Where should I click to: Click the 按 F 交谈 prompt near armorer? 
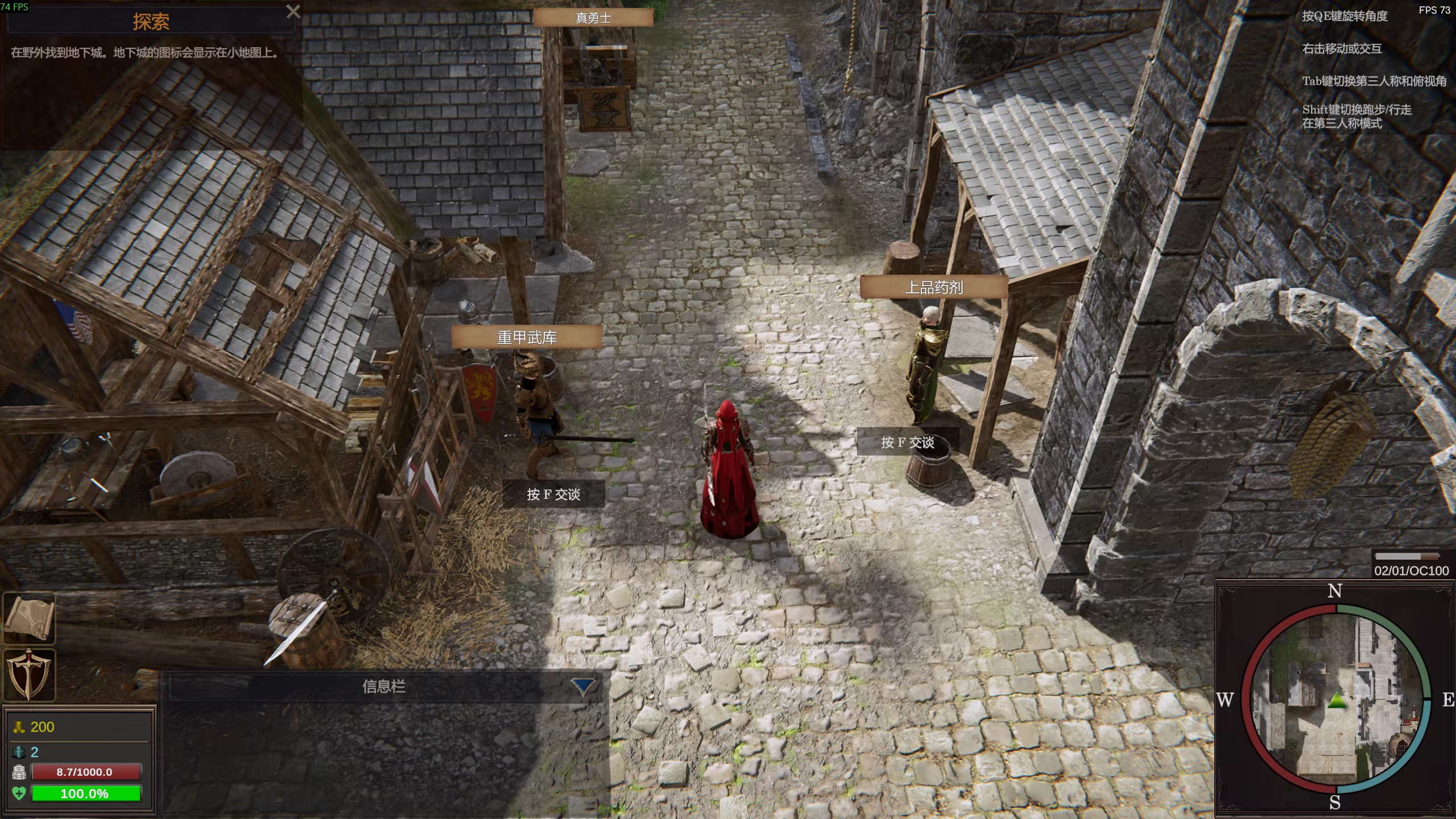click(x=552, y=494)
